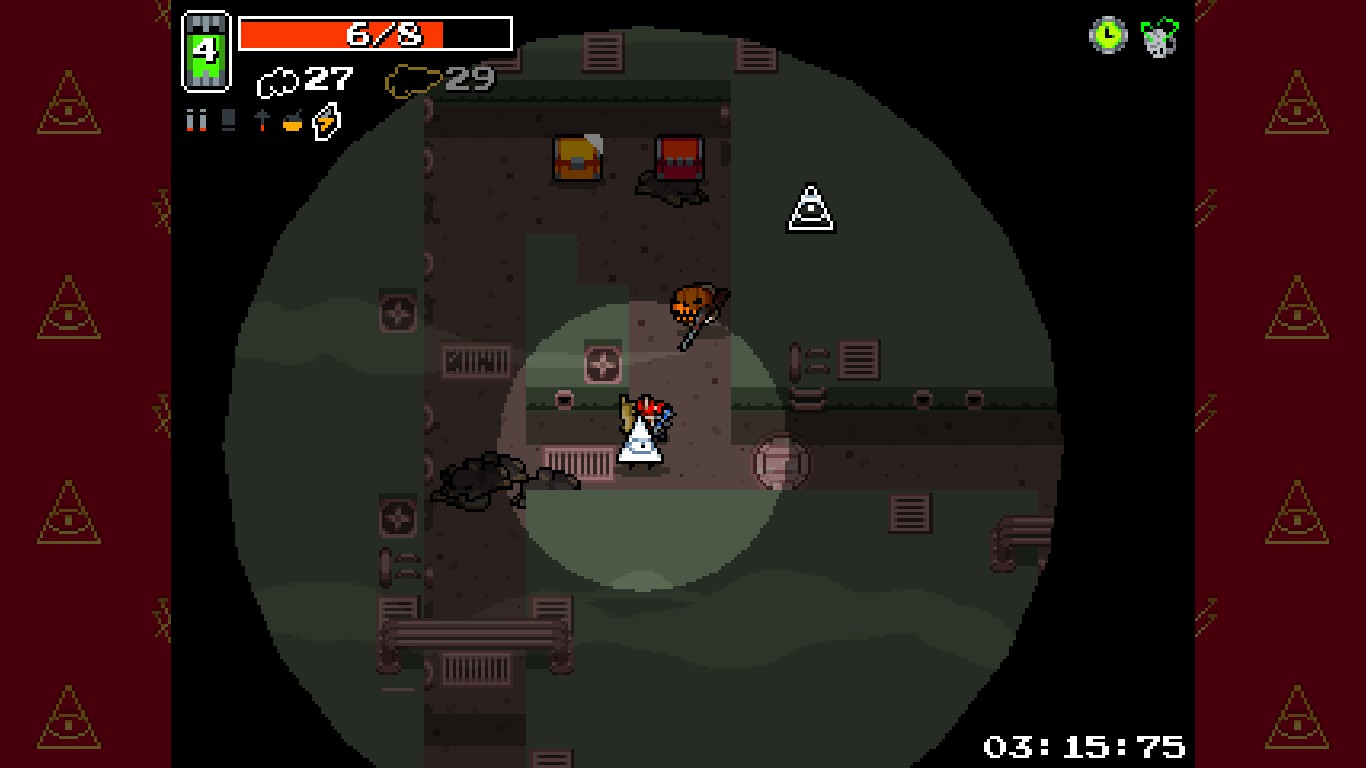Viewport: 1366px width, 768px height.
Task: Click the pumpkin-headed enemy
Action: (x=694, y=303)
